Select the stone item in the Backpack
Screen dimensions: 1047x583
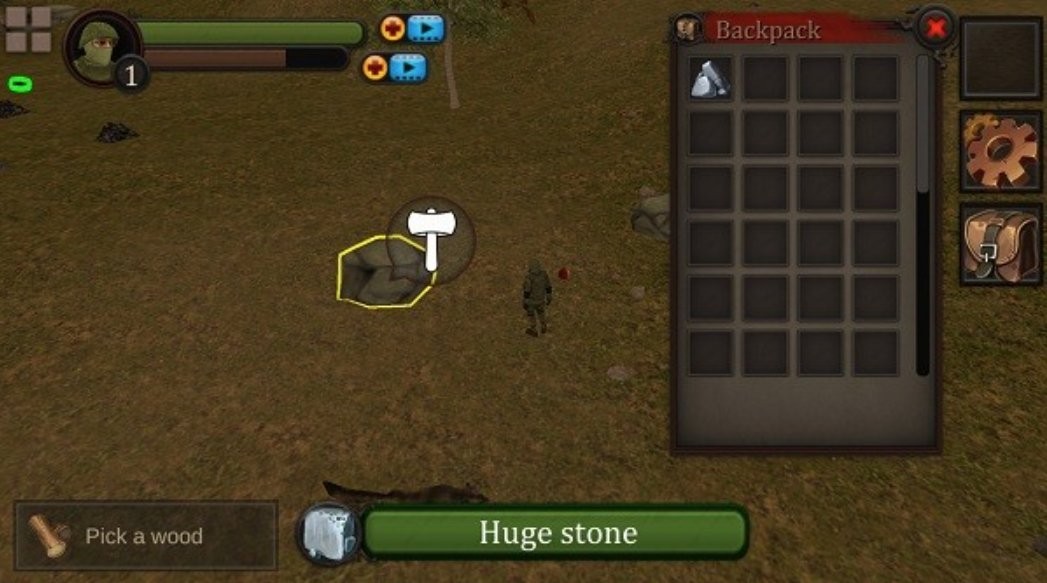[710, 78]
